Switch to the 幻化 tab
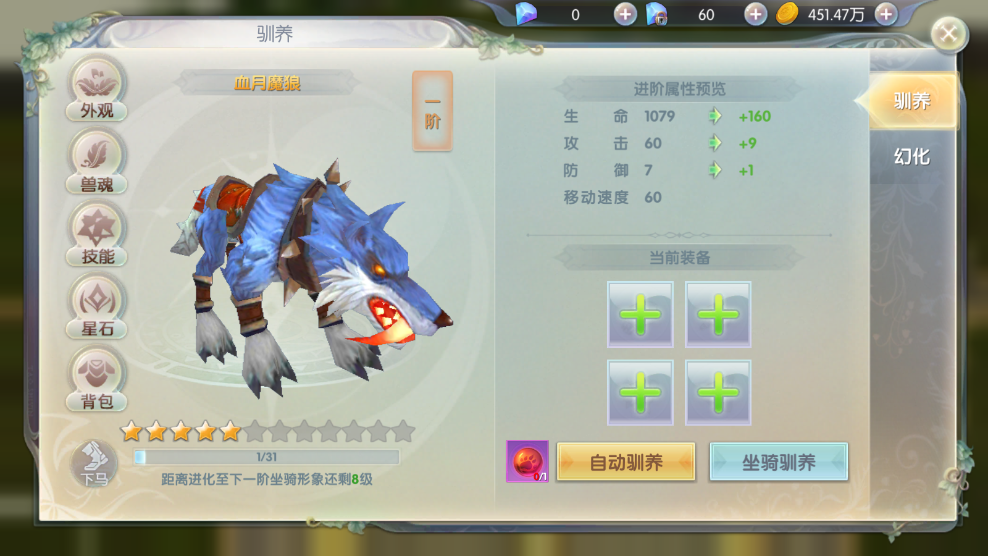The image size is (988, 556). [x=911, y=156]
